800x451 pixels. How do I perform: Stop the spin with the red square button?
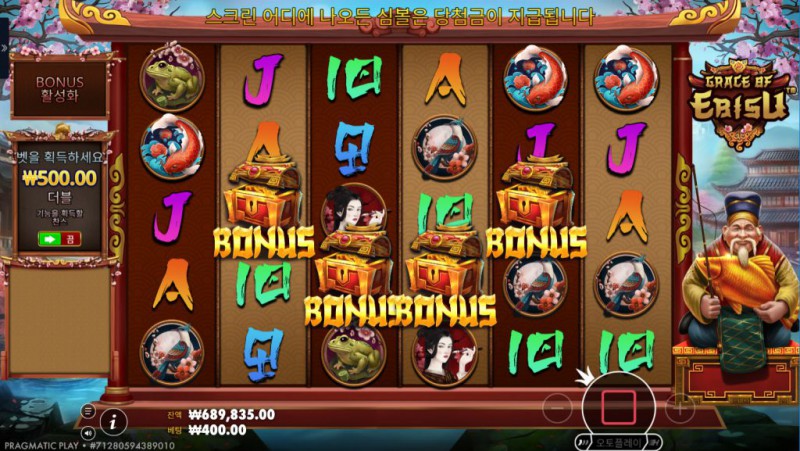618,406
